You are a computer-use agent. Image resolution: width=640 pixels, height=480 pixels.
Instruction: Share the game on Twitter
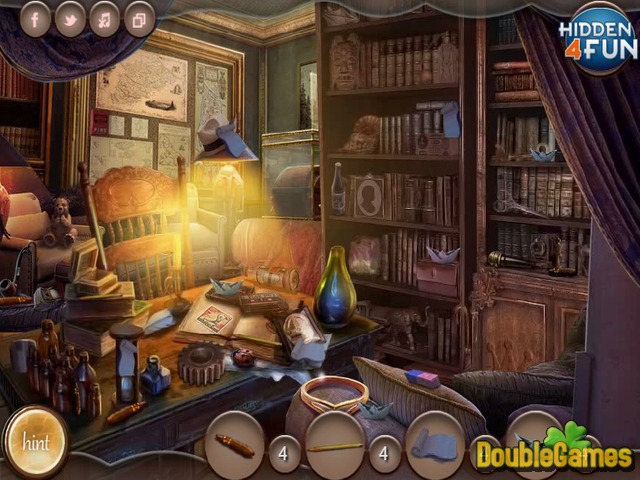(x=70, y=18)
